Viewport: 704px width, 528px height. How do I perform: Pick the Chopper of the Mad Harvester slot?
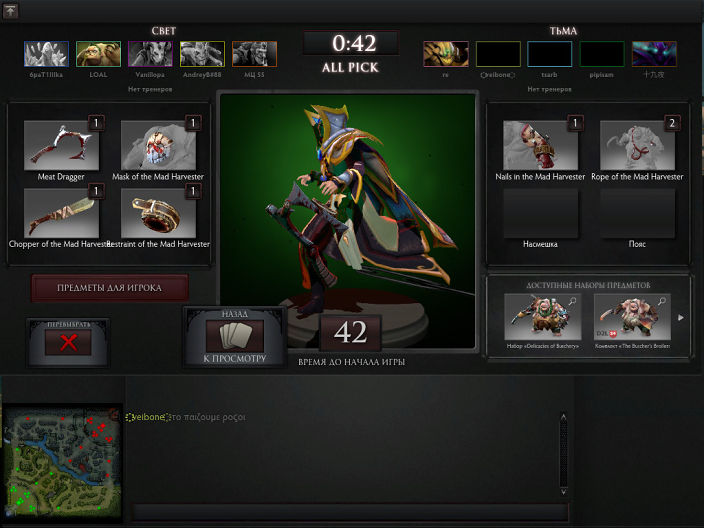click(x=62, y=212)
